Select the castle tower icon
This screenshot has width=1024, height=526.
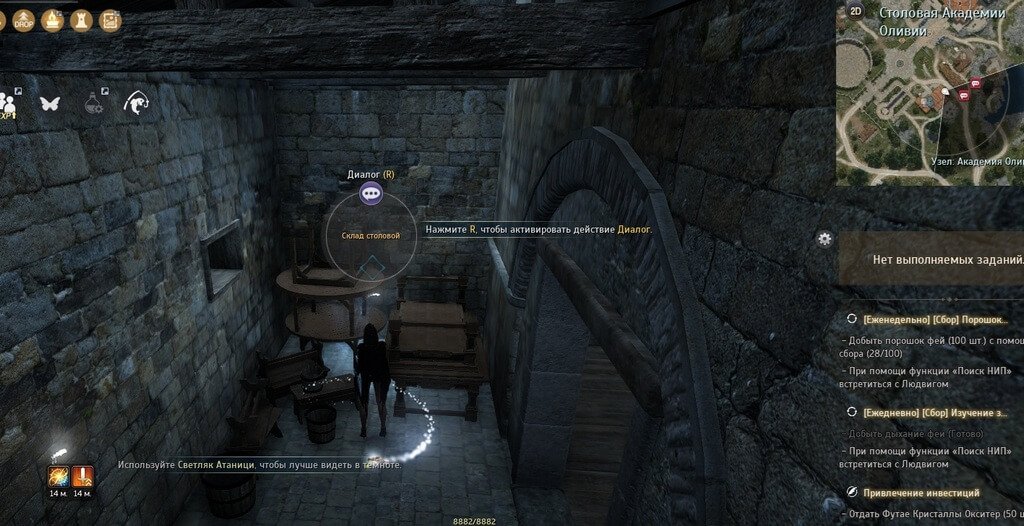point(82,19)
